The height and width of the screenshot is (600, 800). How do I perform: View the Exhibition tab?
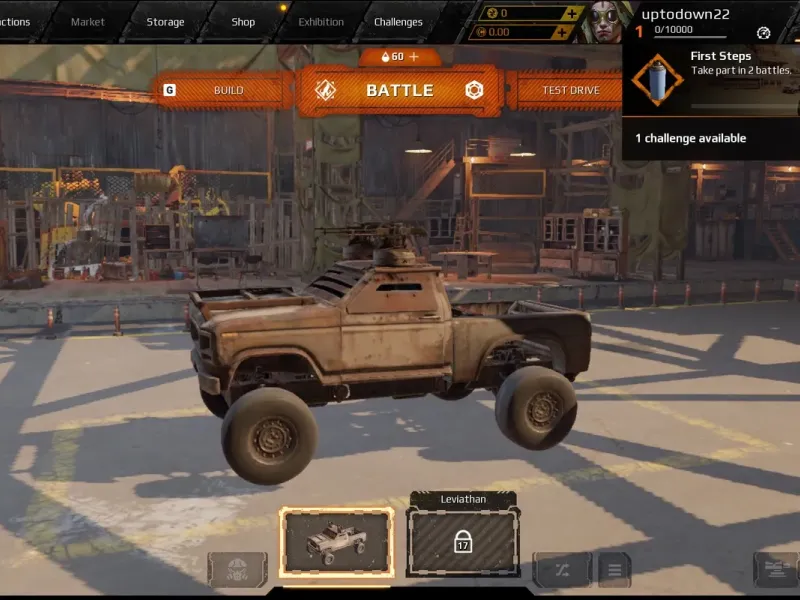click(x=321, y=22)
